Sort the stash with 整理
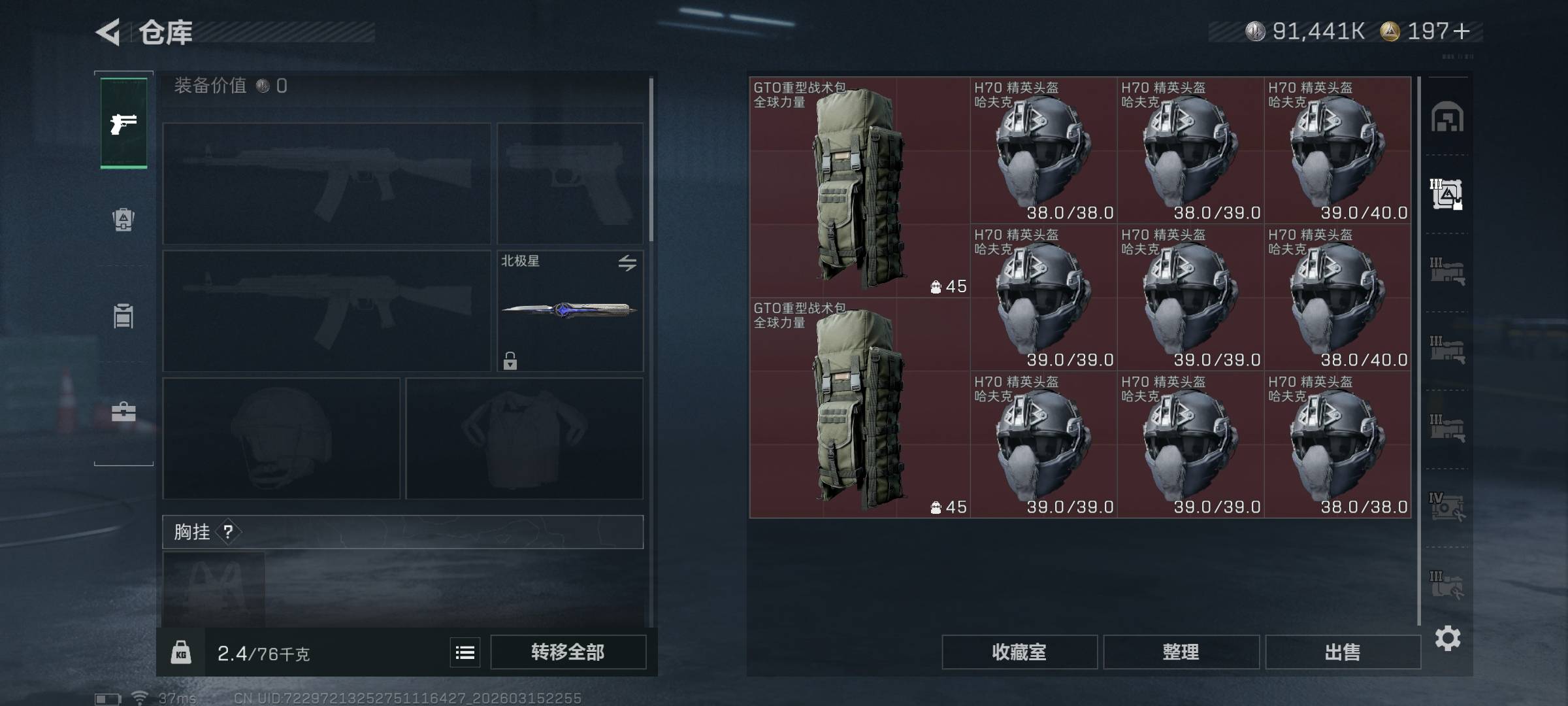The image size is (1568, 706). [x=1181, y=652]
